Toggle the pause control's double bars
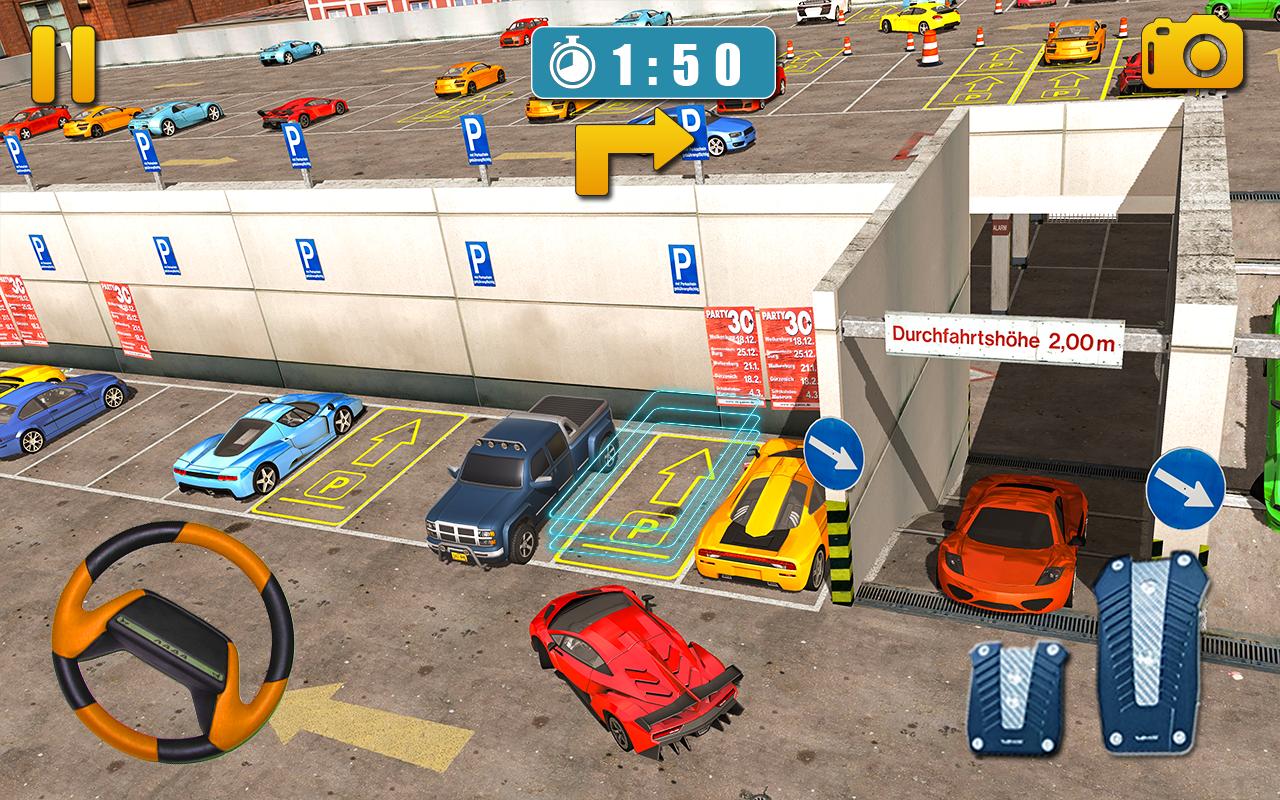The image size is (1280, 800). (64, 64)
